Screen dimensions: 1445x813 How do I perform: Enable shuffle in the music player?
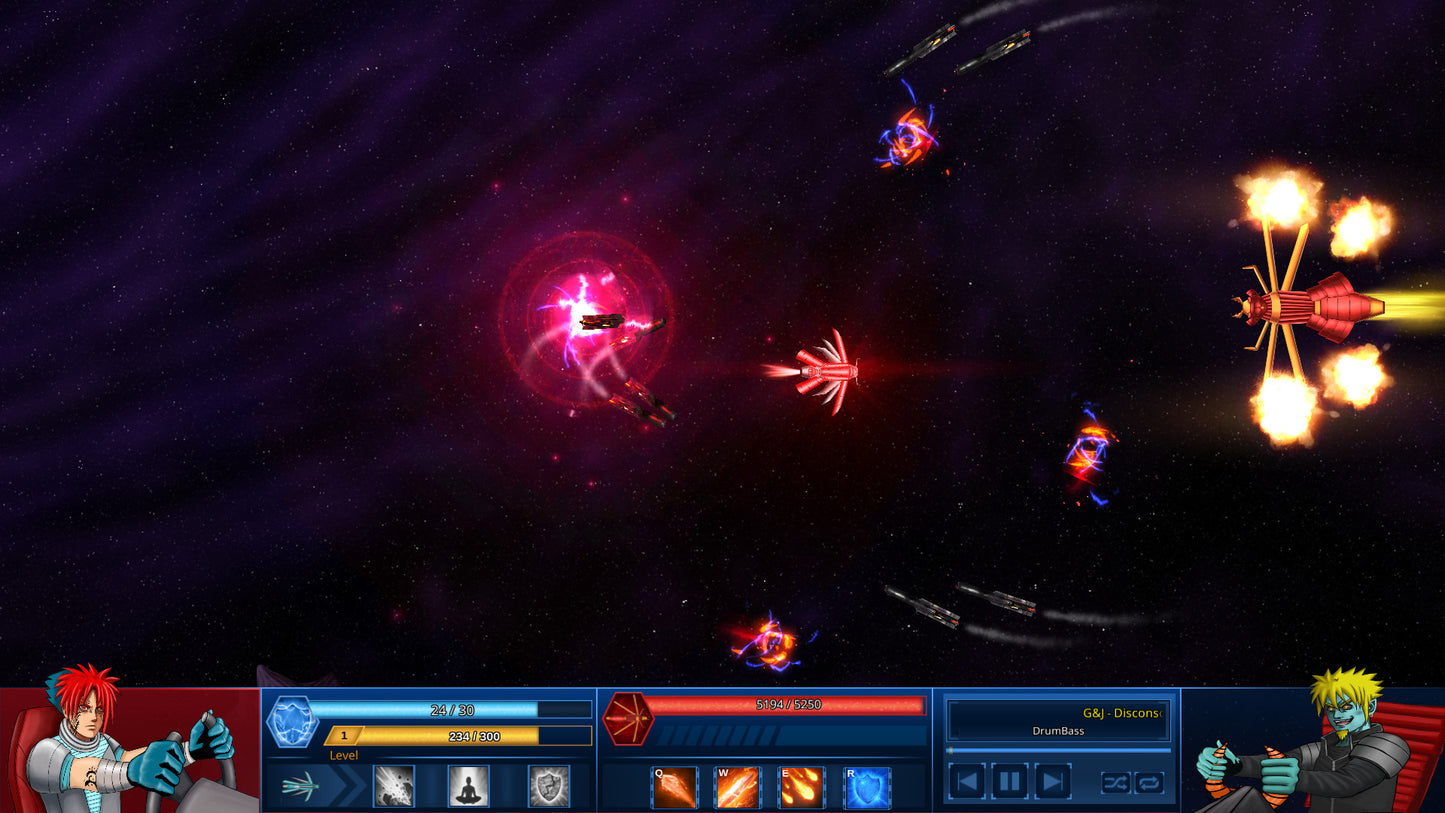[x=1116, y=781]
